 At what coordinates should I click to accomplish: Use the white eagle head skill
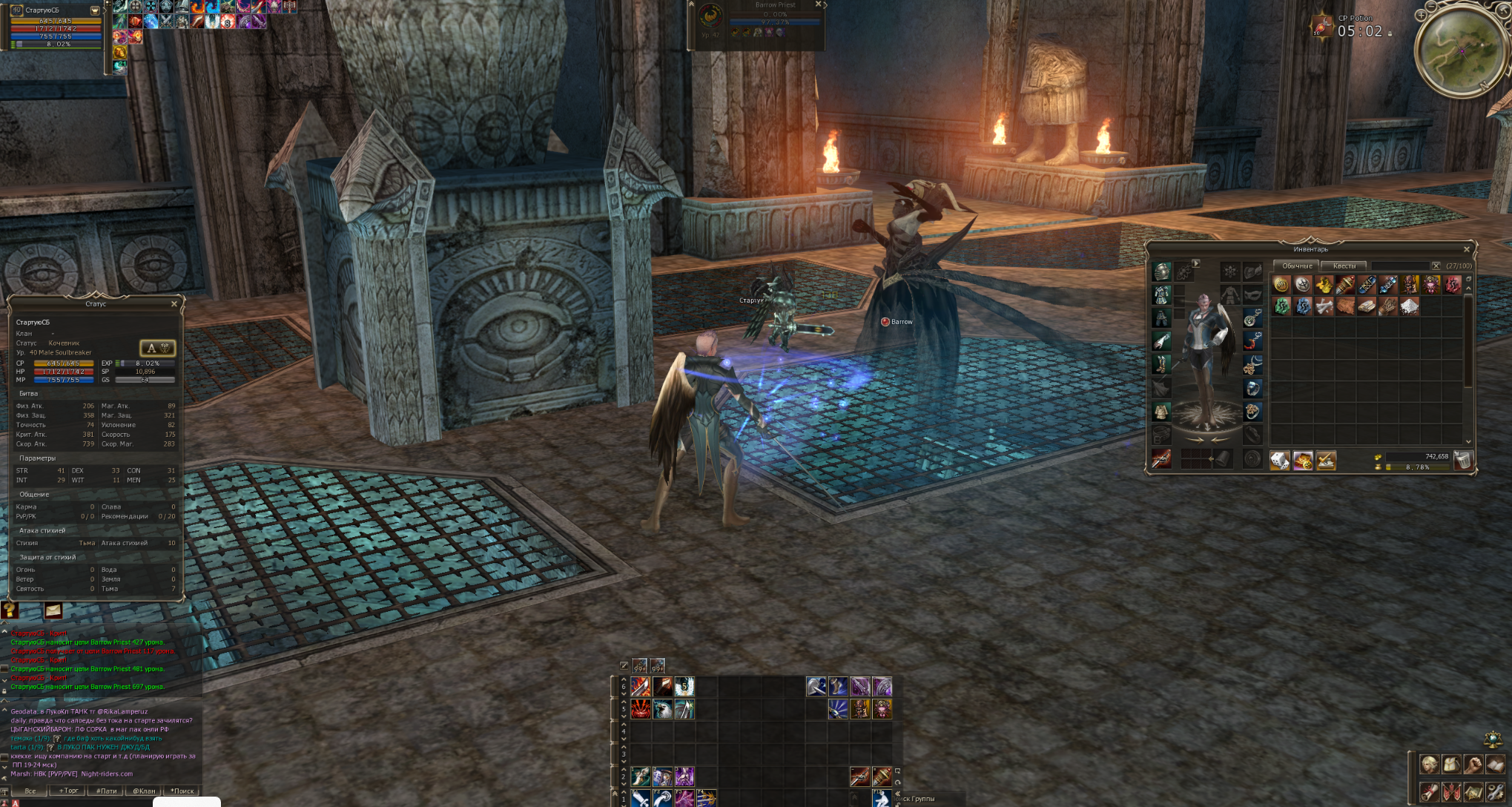coord(662,709)
